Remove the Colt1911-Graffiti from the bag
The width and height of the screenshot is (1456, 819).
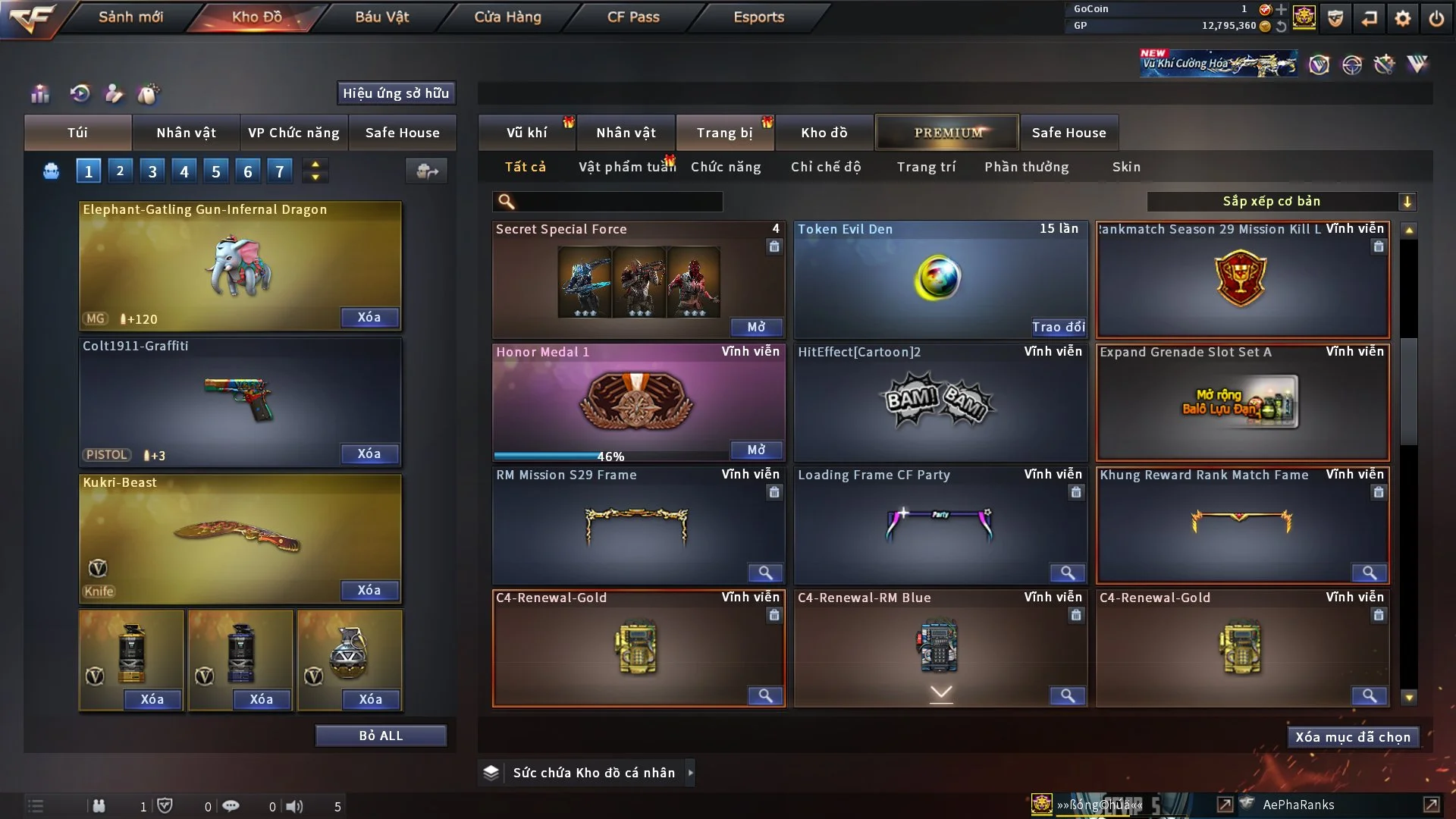point(369,453)
